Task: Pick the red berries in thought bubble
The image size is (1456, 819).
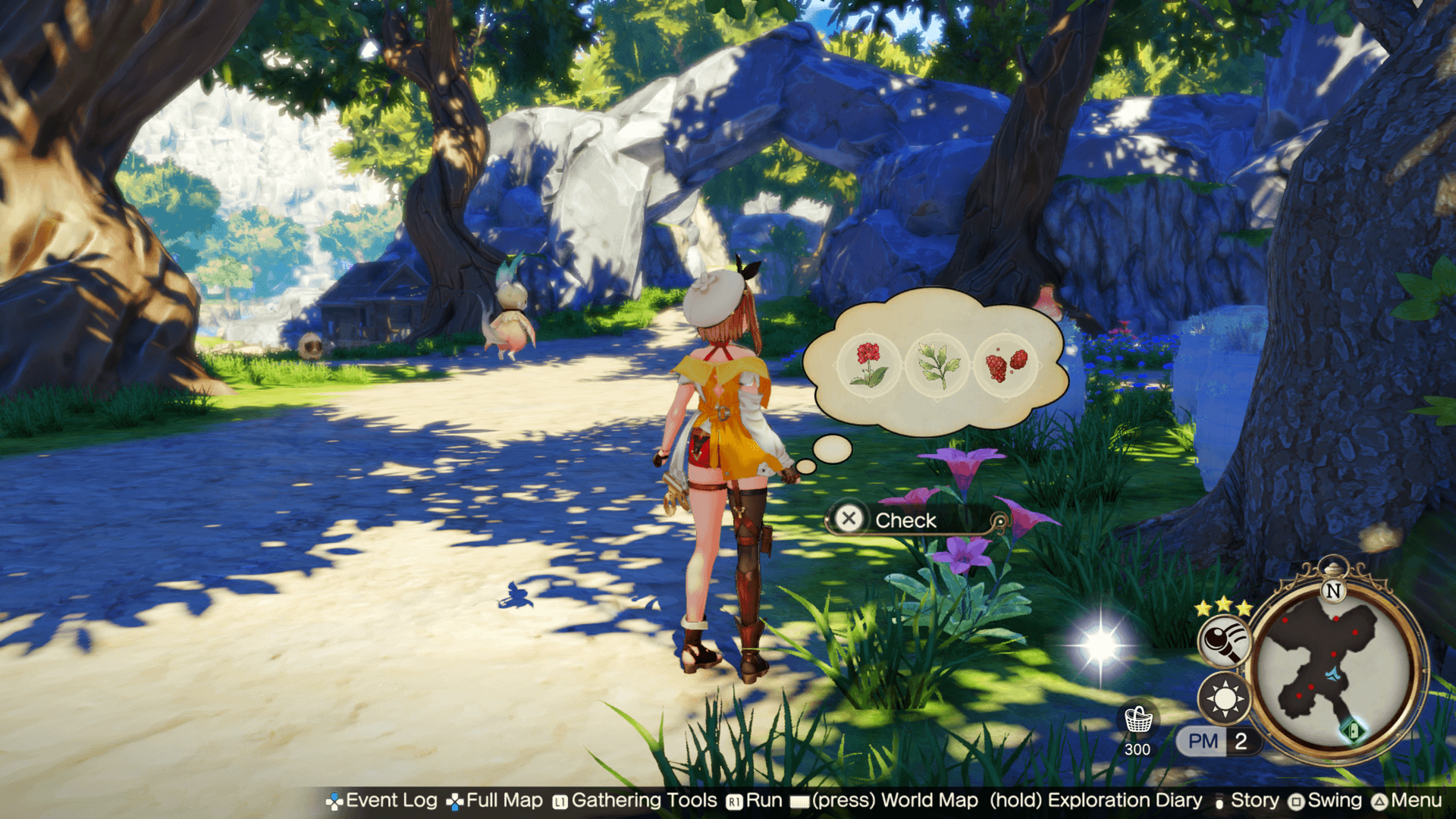Action: (1006, 365)
